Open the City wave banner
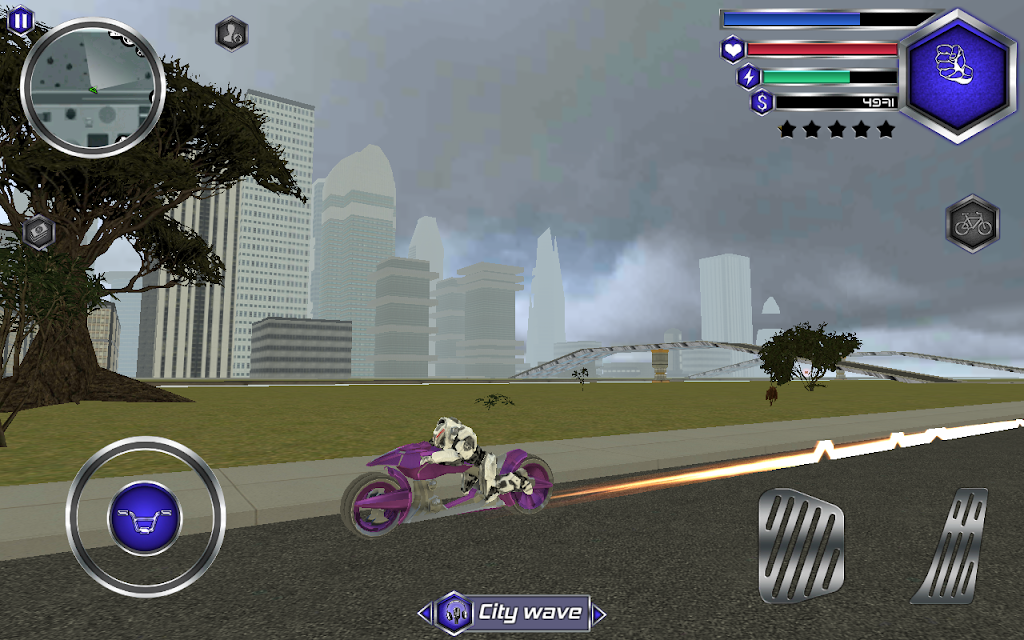This screenshot has width=1024, height=640. [x=512, y=612]
